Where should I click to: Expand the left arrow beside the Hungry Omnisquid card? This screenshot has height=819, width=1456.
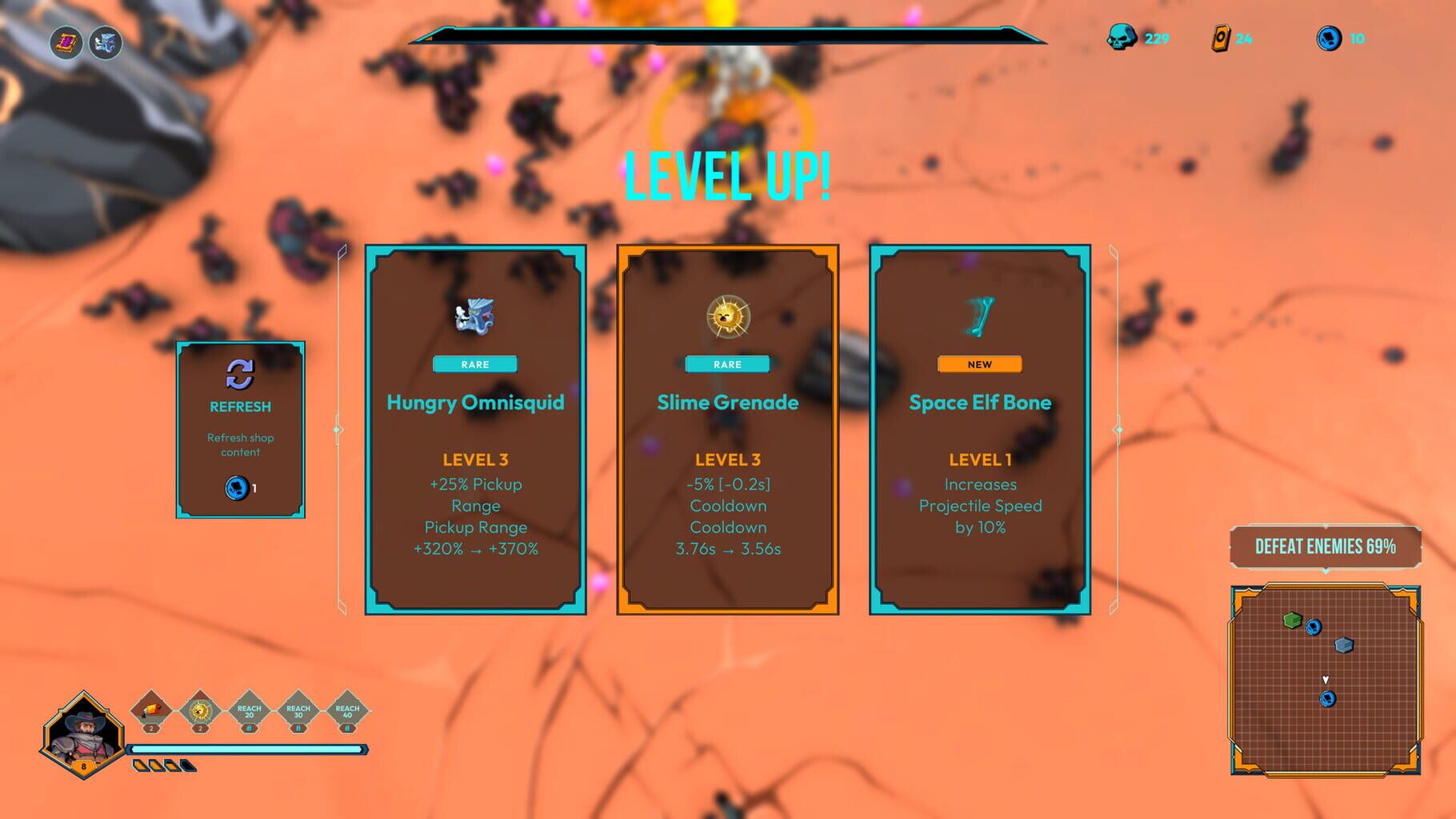pyautogui.click(x=337, y=429)
